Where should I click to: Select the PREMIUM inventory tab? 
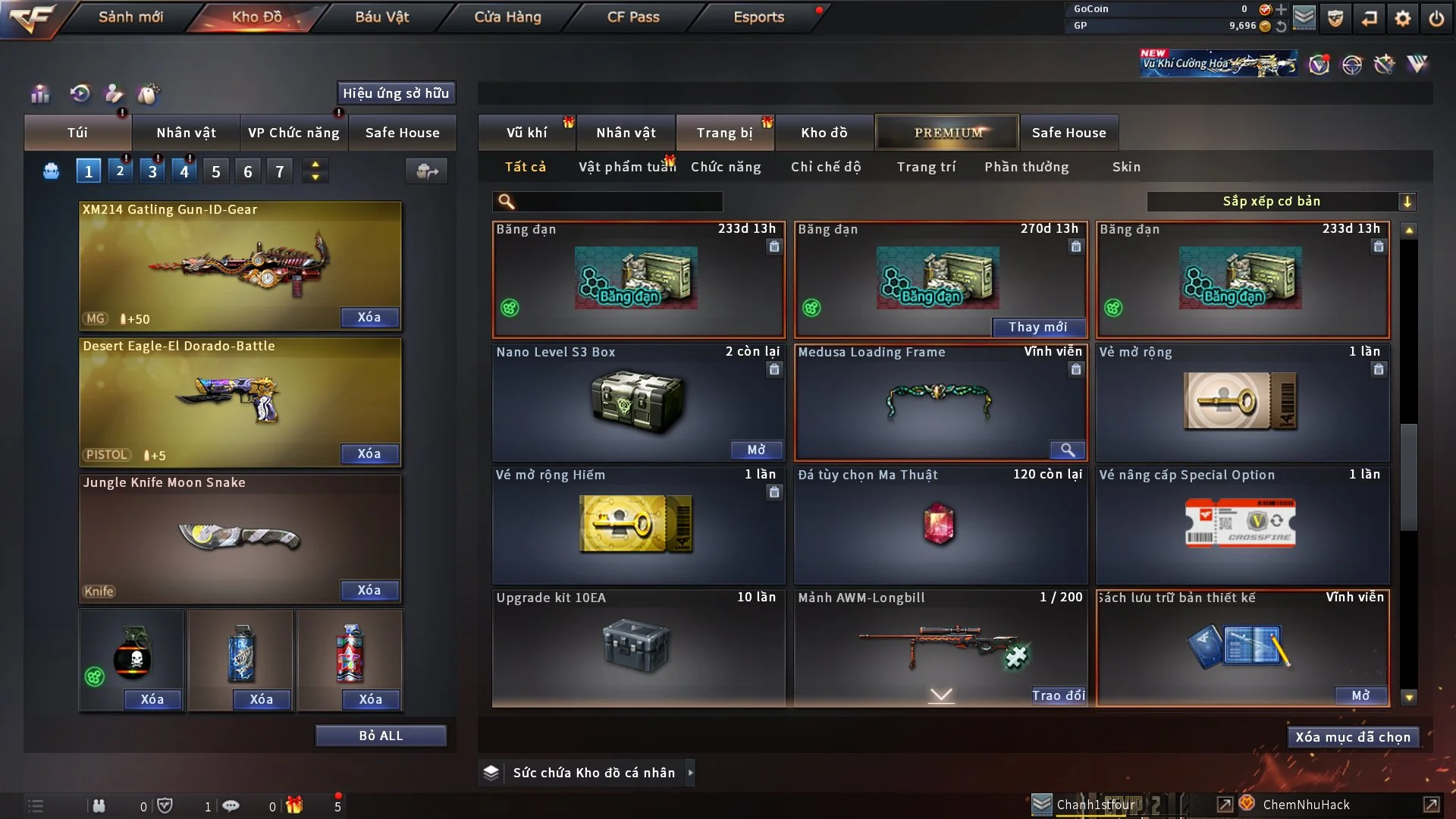click(x=947, y=133)
